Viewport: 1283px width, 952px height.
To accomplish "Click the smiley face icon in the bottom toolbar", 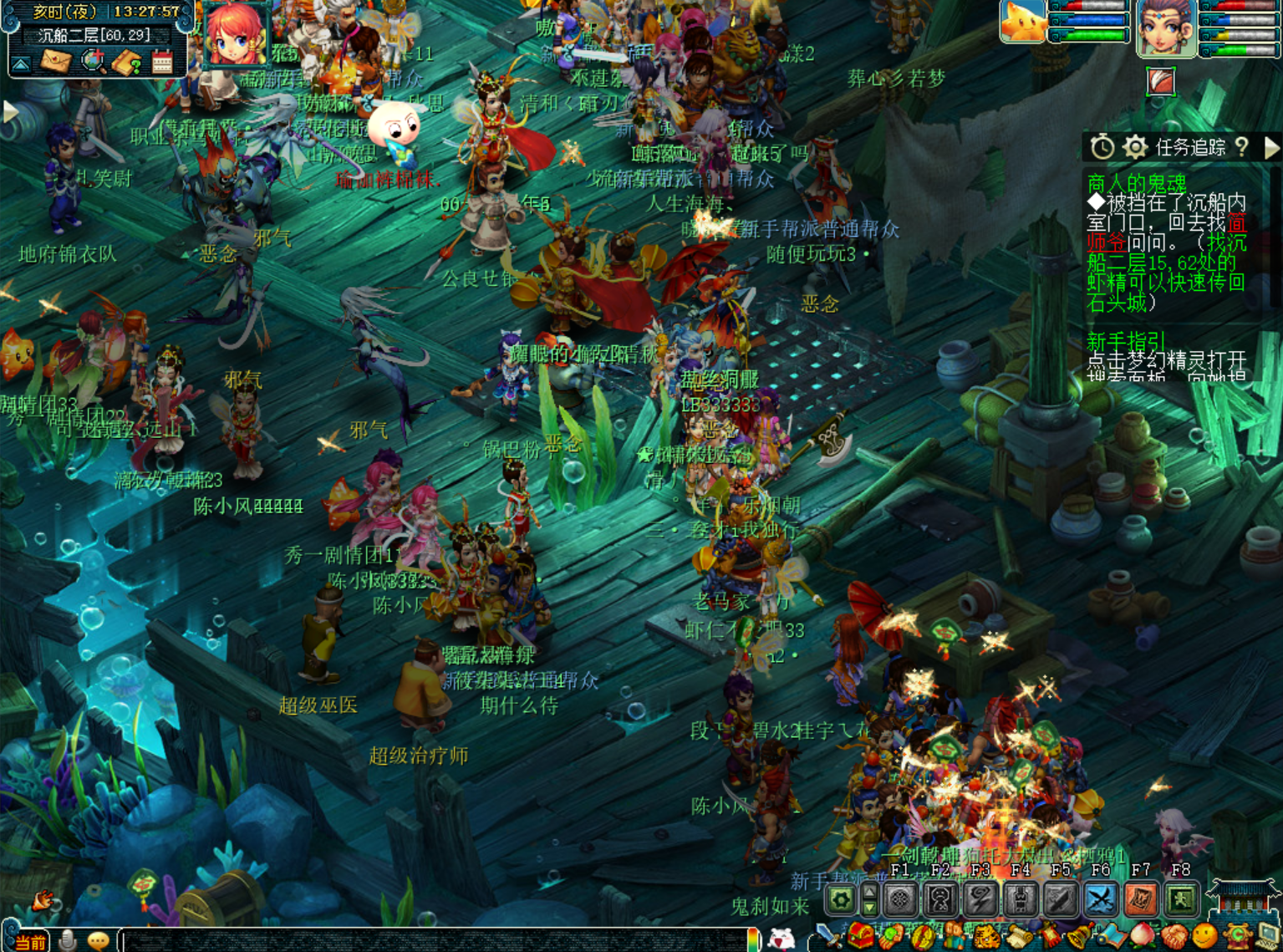I will [1204, 937].
